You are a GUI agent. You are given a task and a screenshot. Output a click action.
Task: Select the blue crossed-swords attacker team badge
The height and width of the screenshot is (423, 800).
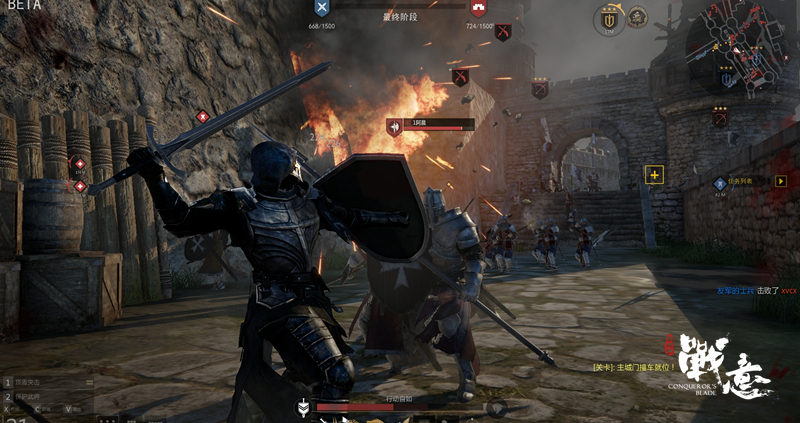coord(321,9)
